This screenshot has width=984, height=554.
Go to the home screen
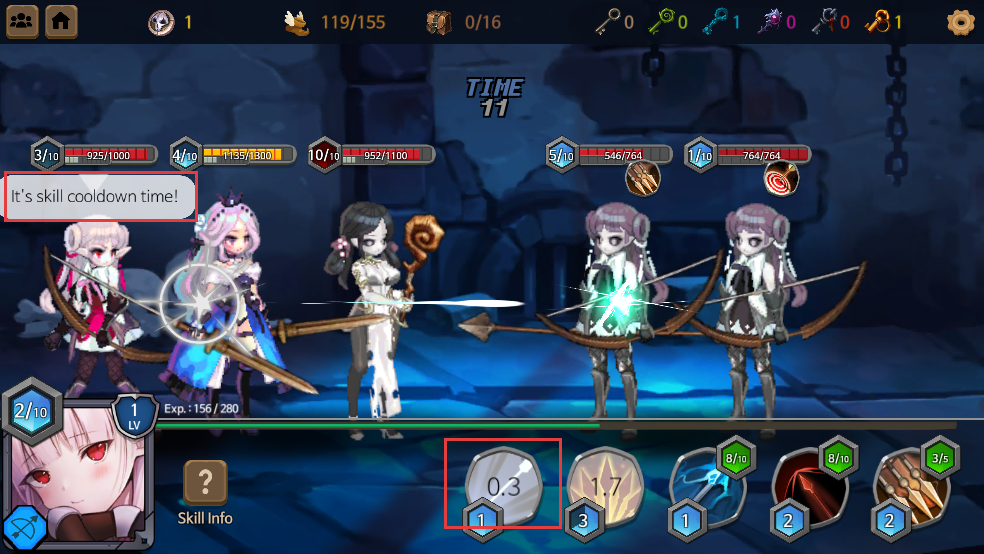pos(61,20)
